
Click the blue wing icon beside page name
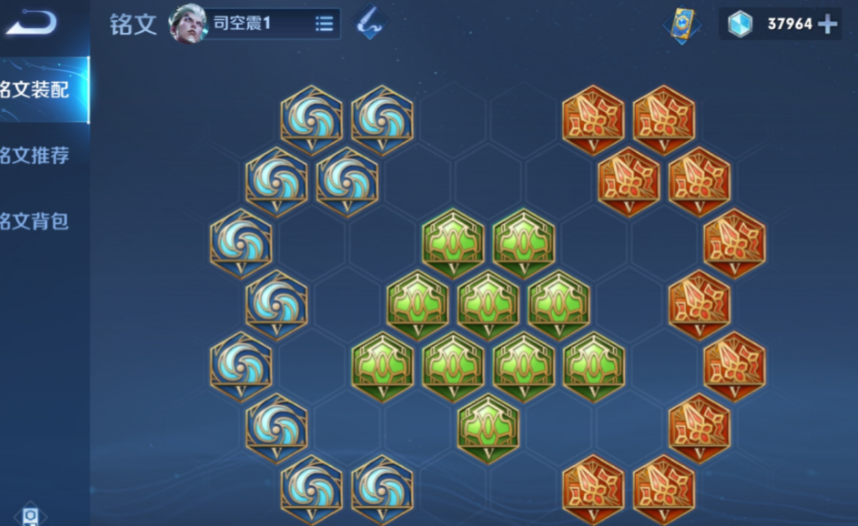point(369,24)
